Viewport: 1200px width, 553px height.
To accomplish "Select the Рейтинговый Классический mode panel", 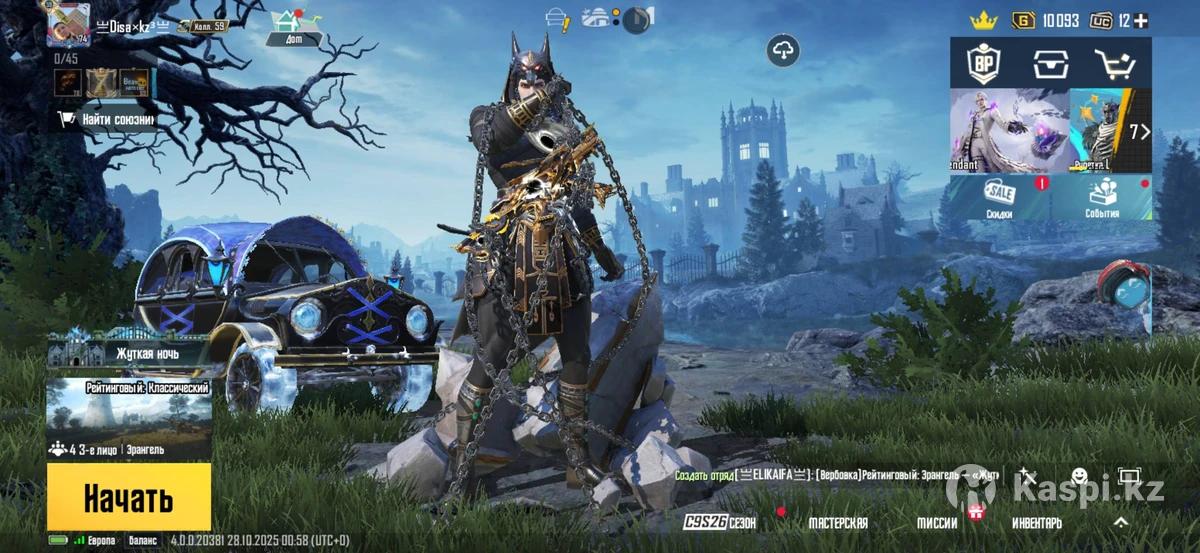I will coord(128,418).
